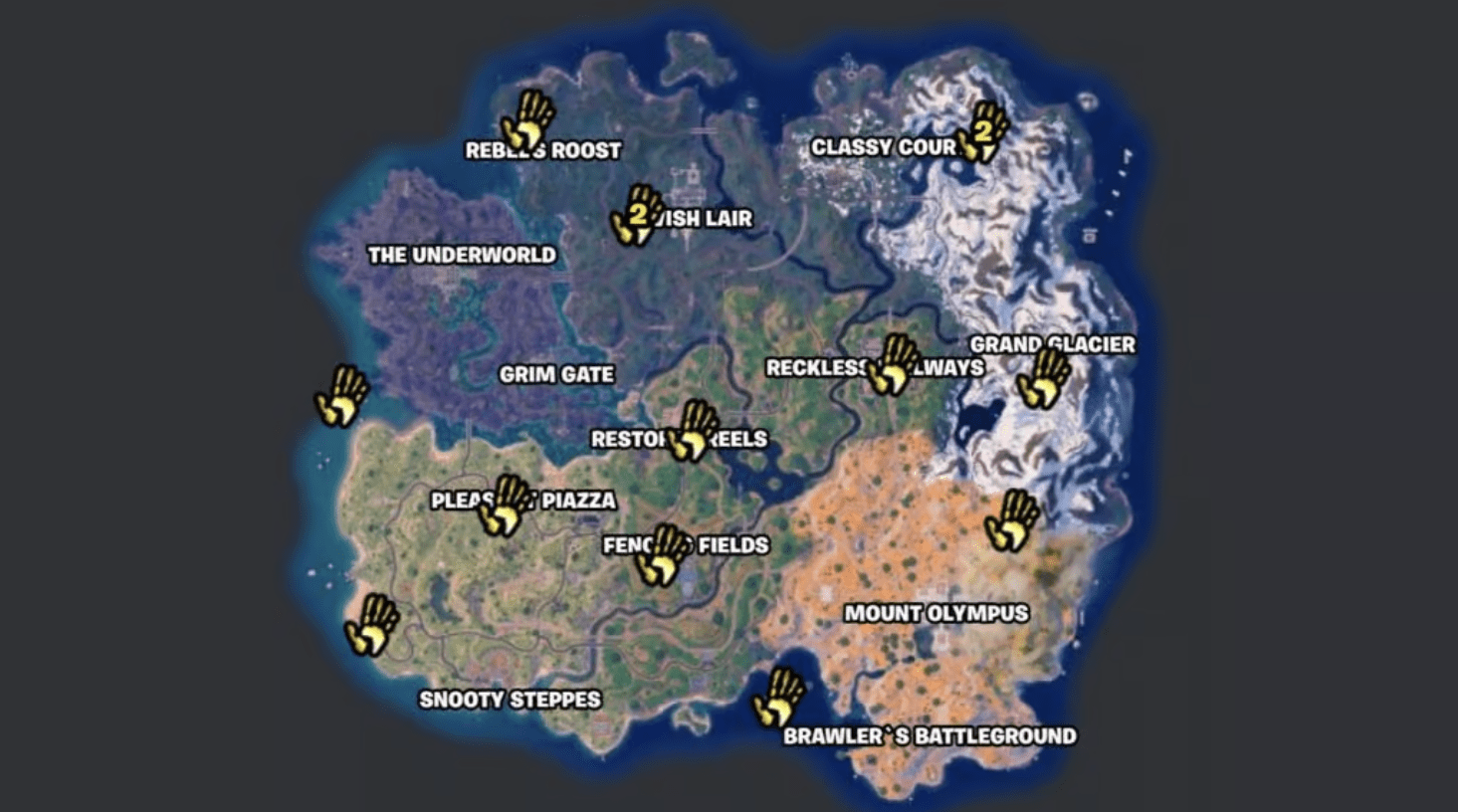1458x812 pixels.
Task: Select the glove marker labeled 2 near Lavish Lair
Action: point(634,219)
